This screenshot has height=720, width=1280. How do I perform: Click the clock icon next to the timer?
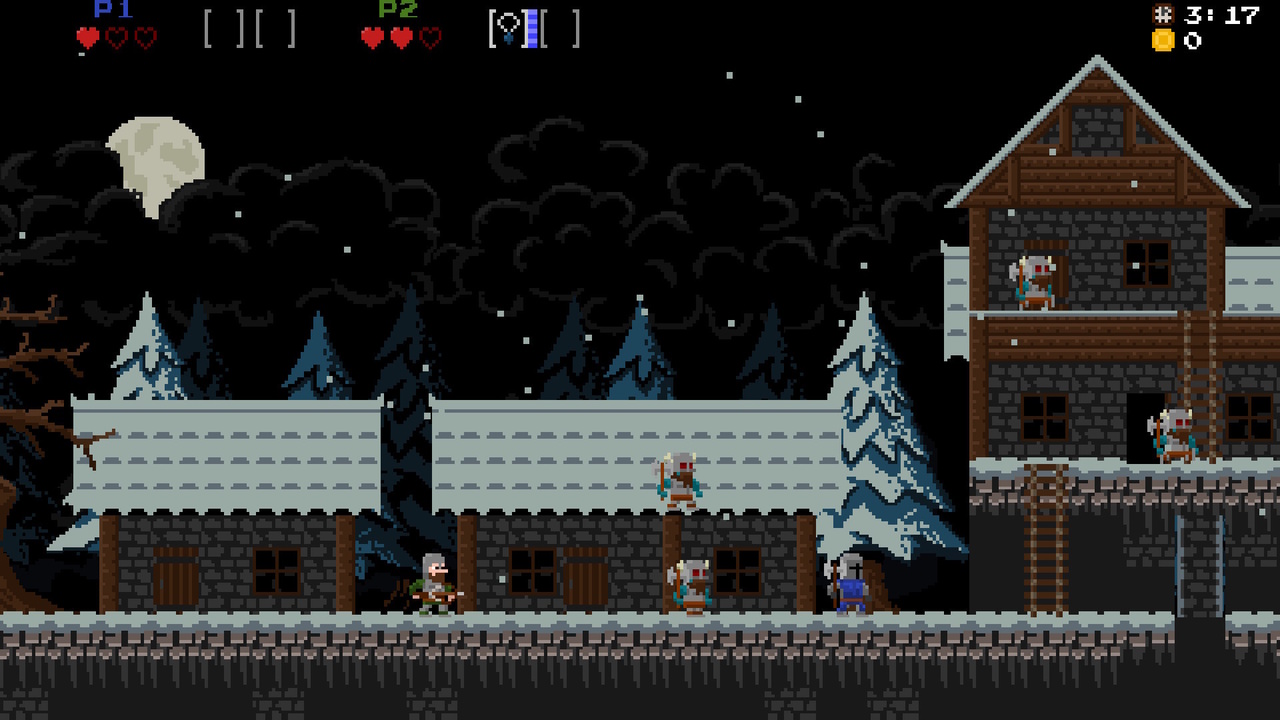click(x=1163, y=14)
